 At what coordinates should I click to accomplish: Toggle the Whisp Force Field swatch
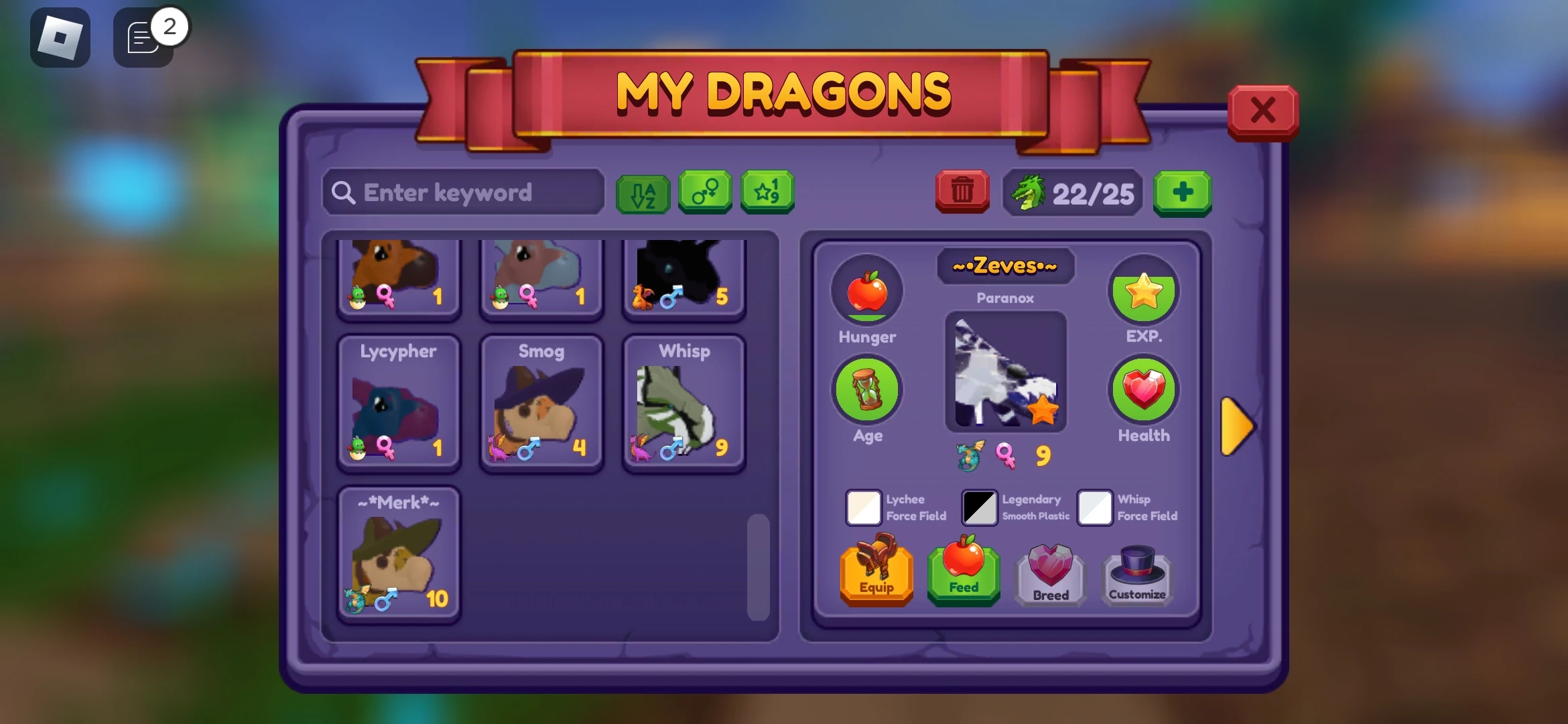point(1095,507)
